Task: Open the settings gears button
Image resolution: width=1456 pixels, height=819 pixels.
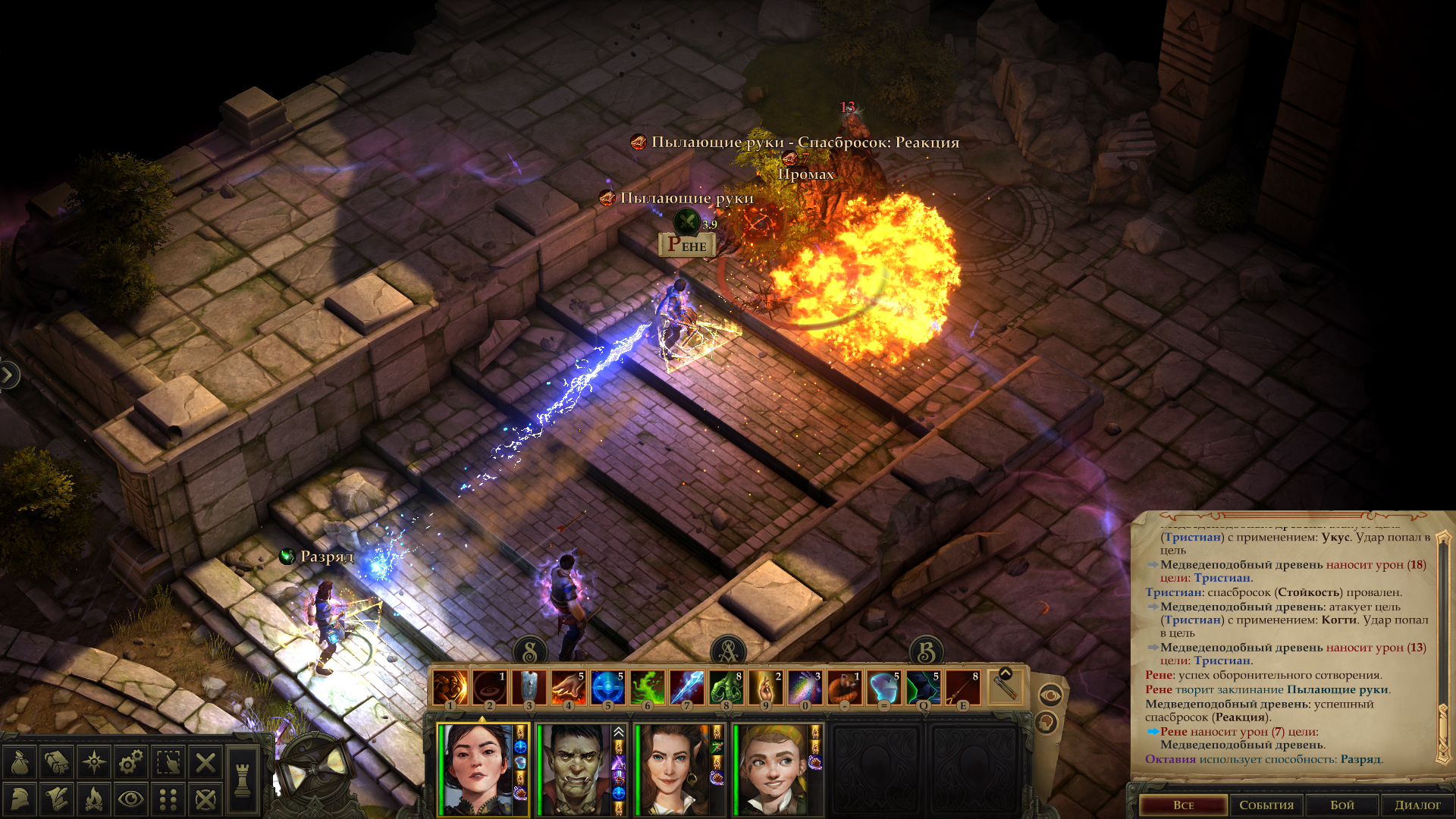Action: click(x=131, y=762)
